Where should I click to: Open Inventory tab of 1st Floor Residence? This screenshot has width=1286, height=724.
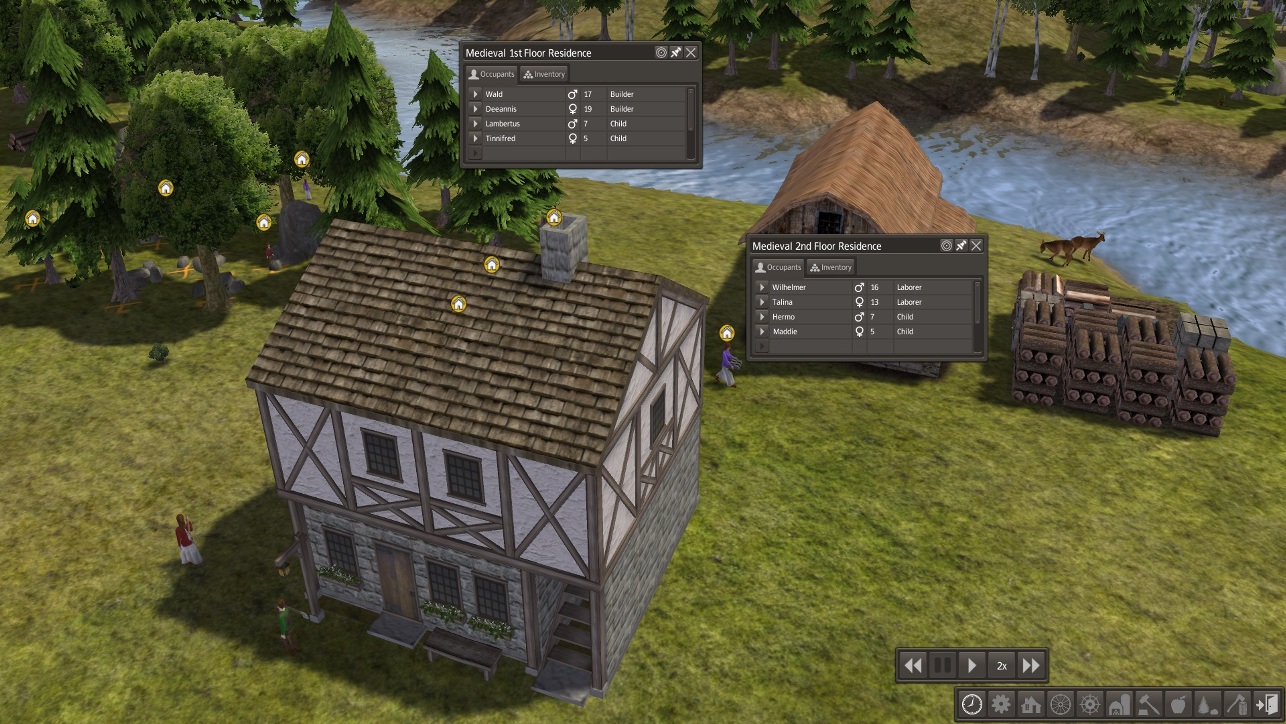[x=544, y=74]
